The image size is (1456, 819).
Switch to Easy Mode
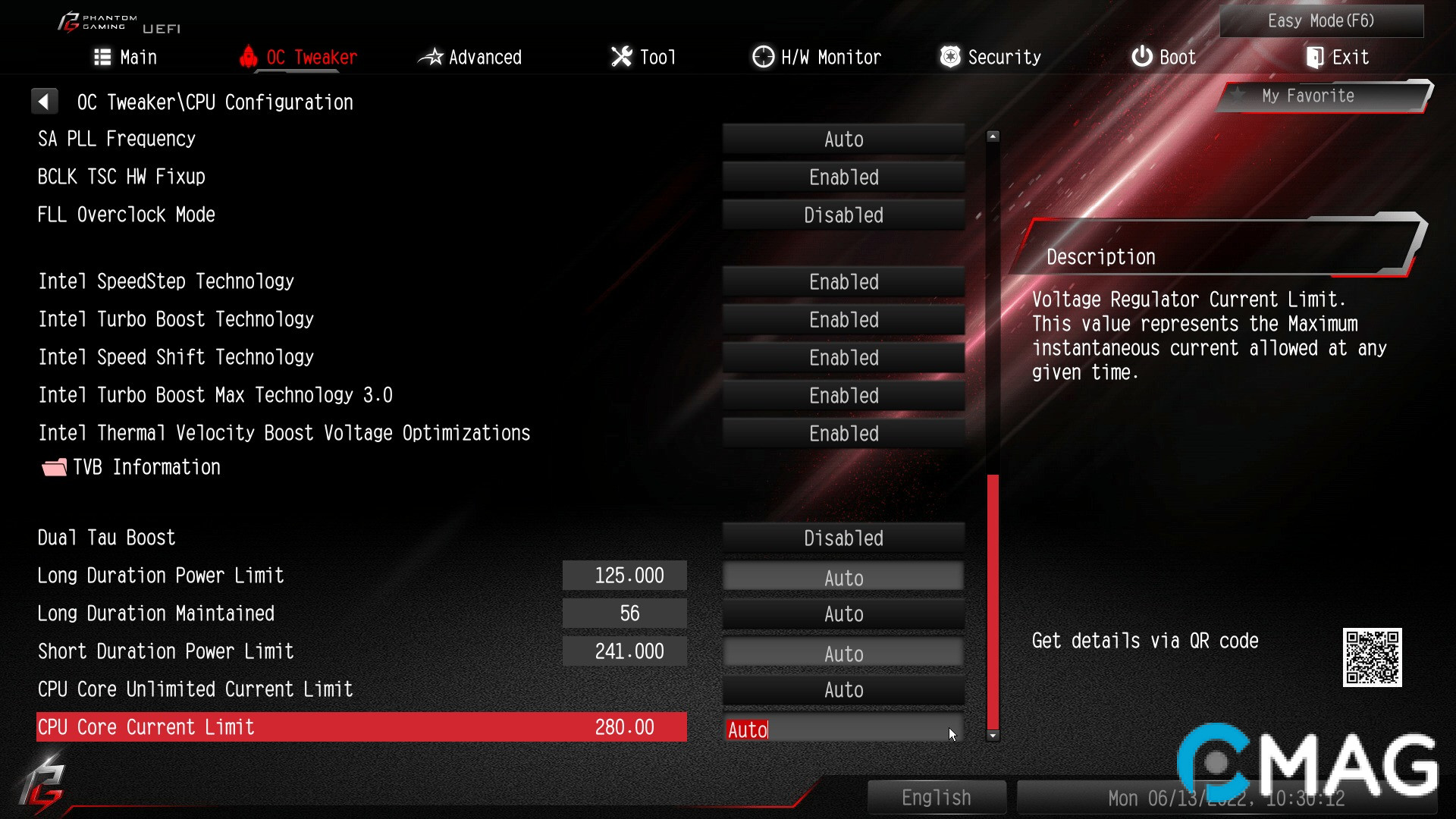point(1321,20)
